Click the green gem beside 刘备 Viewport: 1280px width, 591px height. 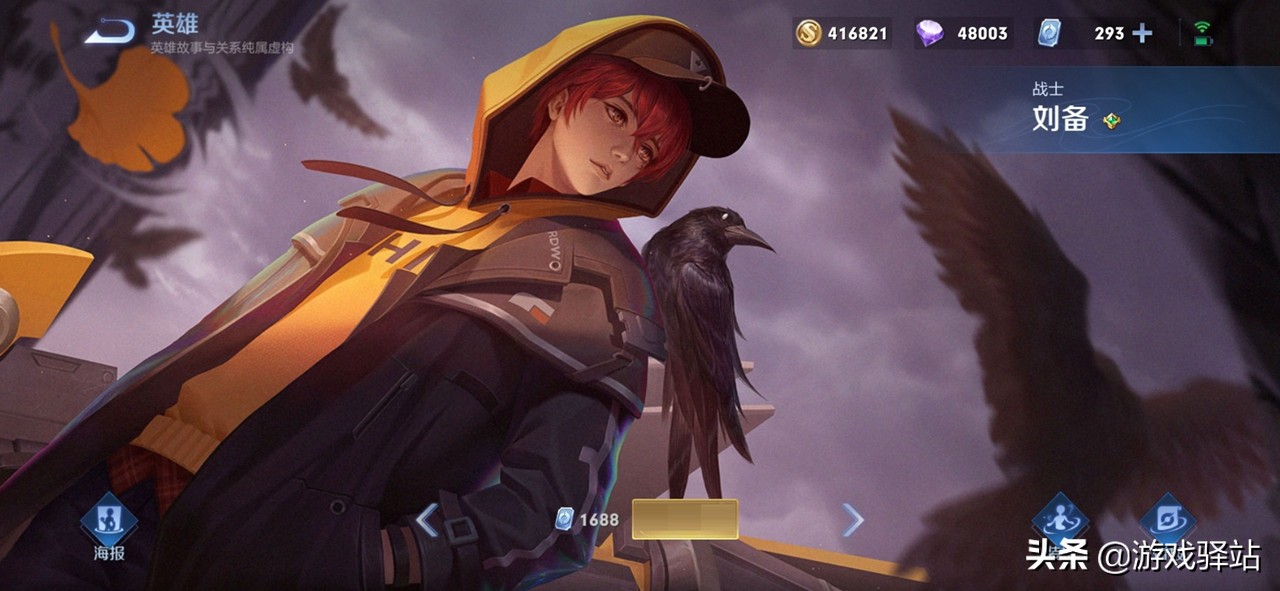pos(1111,121)
